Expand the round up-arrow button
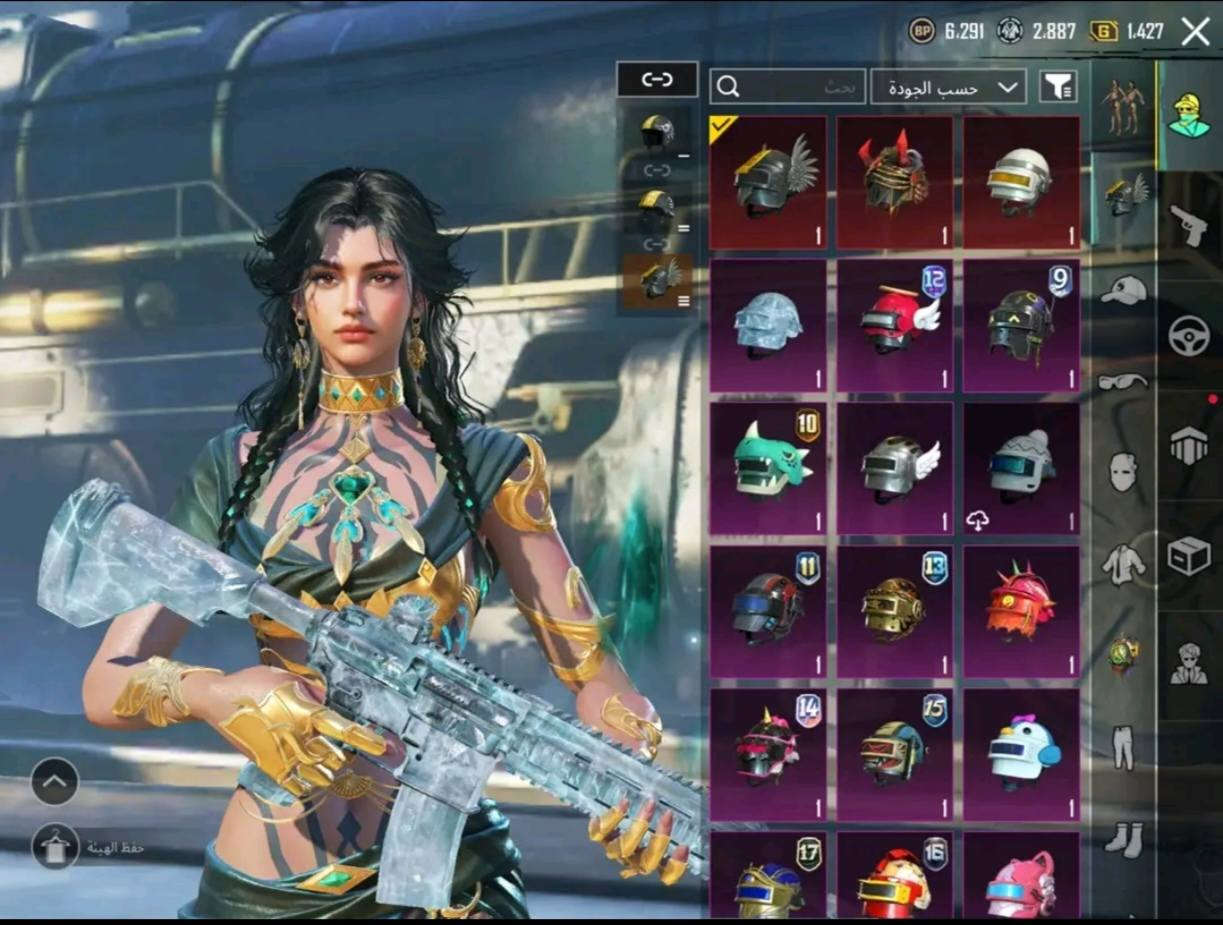1223x925 pixels. click(x=55, y=782)
